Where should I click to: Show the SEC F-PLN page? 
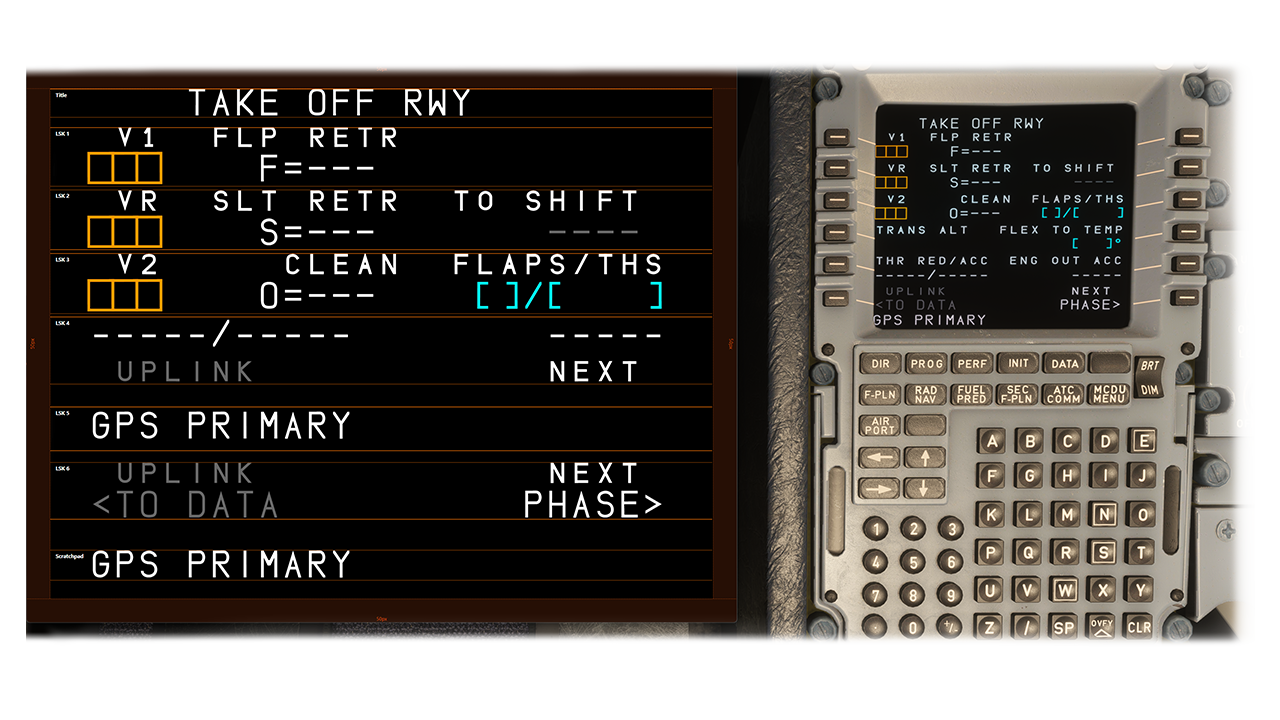(x=1018, y=395)
